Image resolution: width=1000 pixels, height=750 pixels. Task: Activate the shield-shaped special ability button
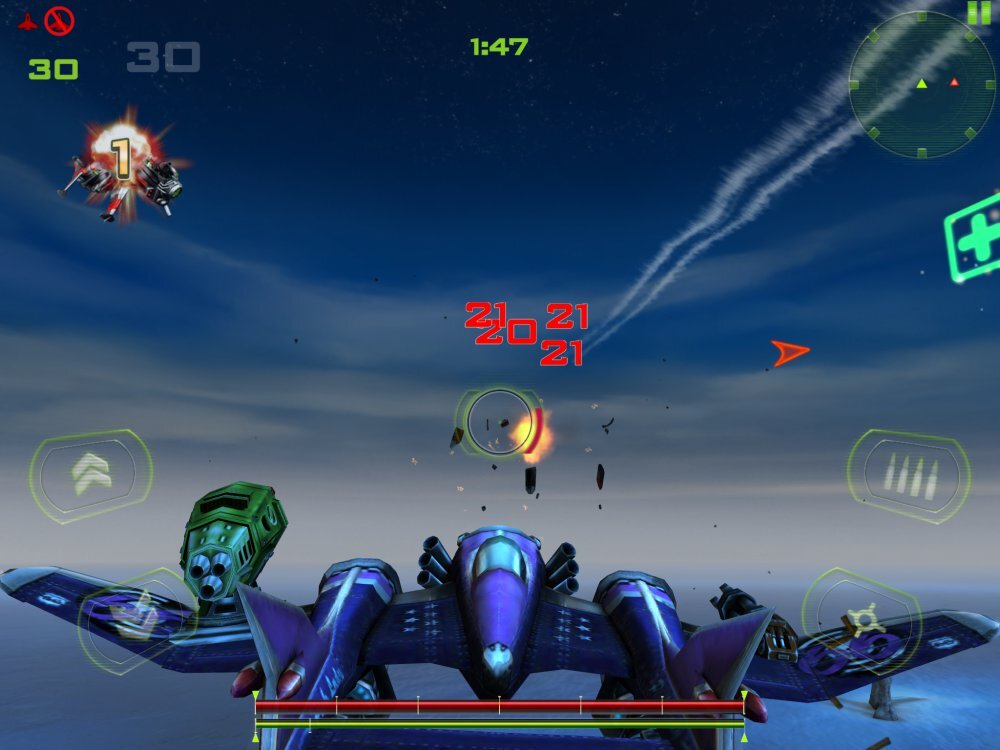point(136,618)
